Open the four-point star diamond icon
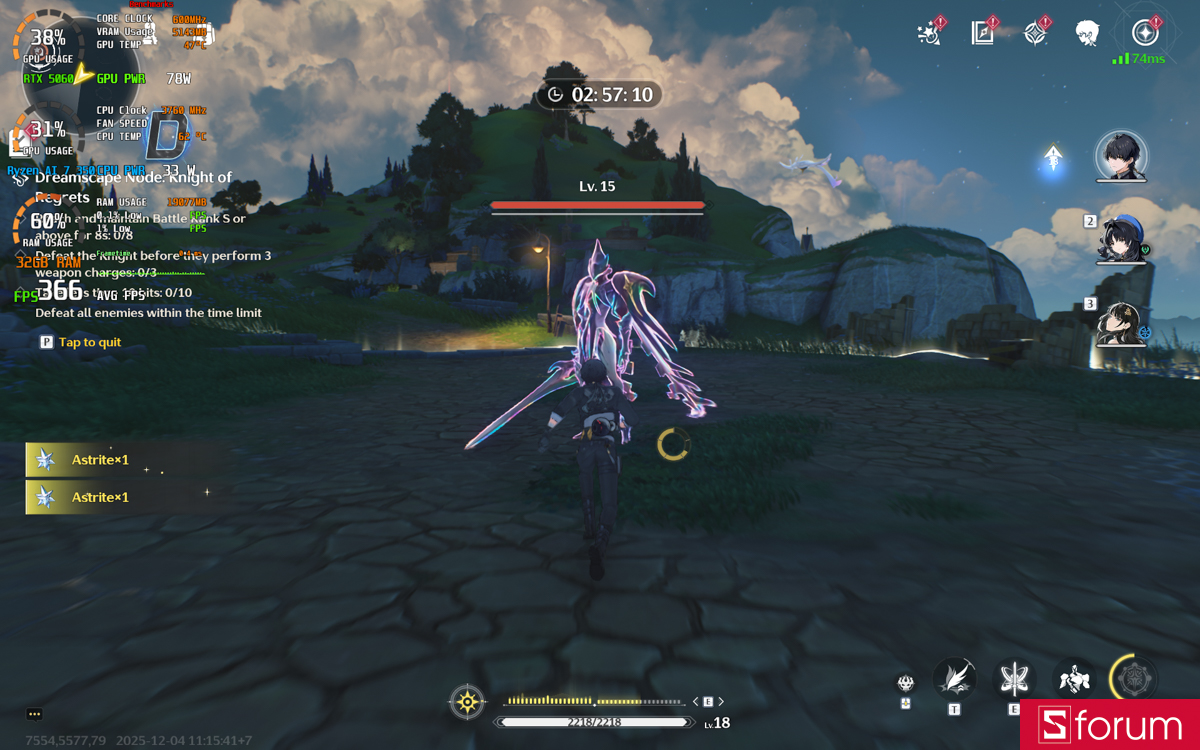The width and height of the screenshot is (1200, 750). click(1035, 33)
